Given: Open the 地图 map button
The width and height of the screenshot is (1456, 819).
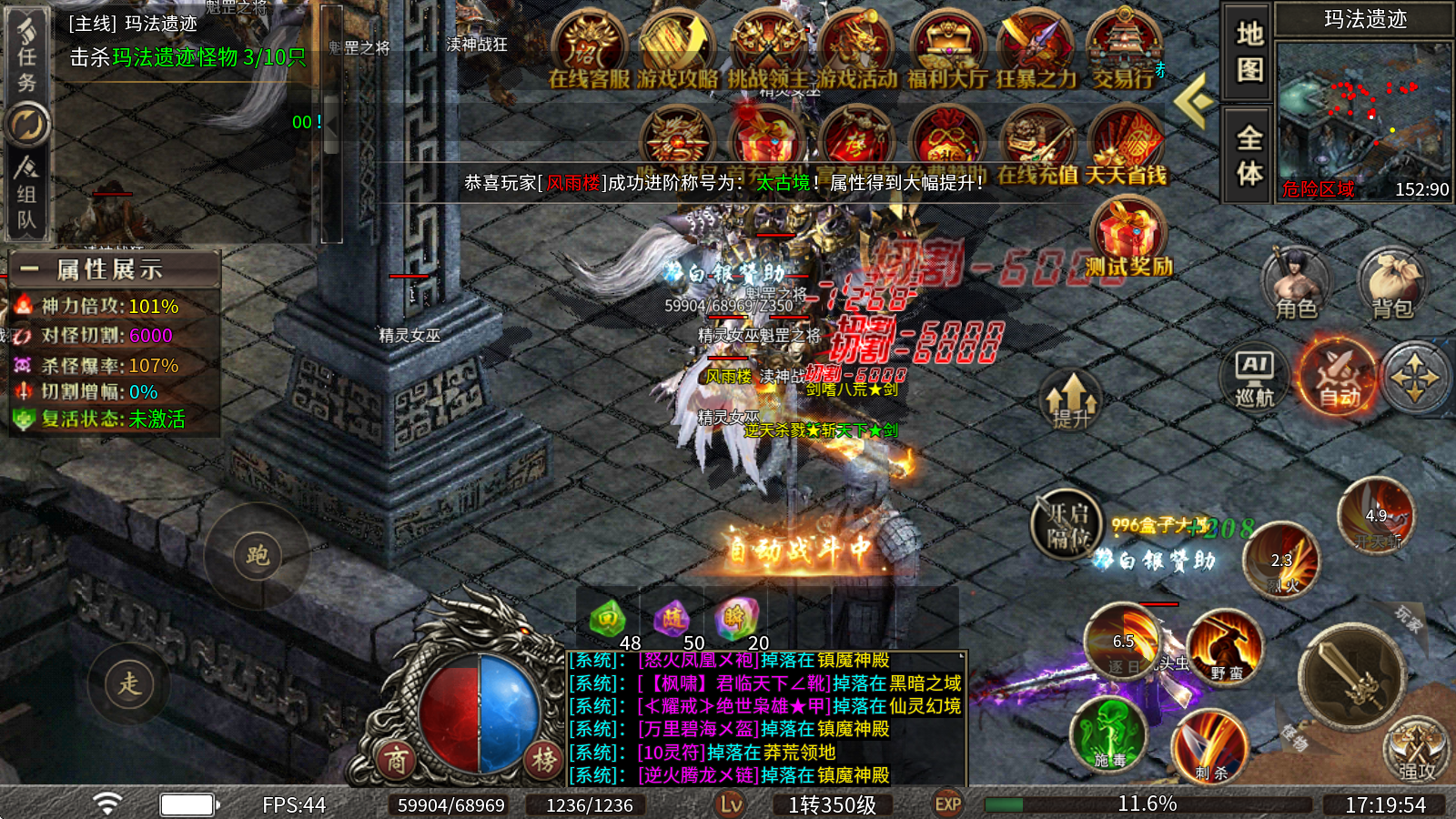Looking at the screenshot, I should pos(1249,52).
